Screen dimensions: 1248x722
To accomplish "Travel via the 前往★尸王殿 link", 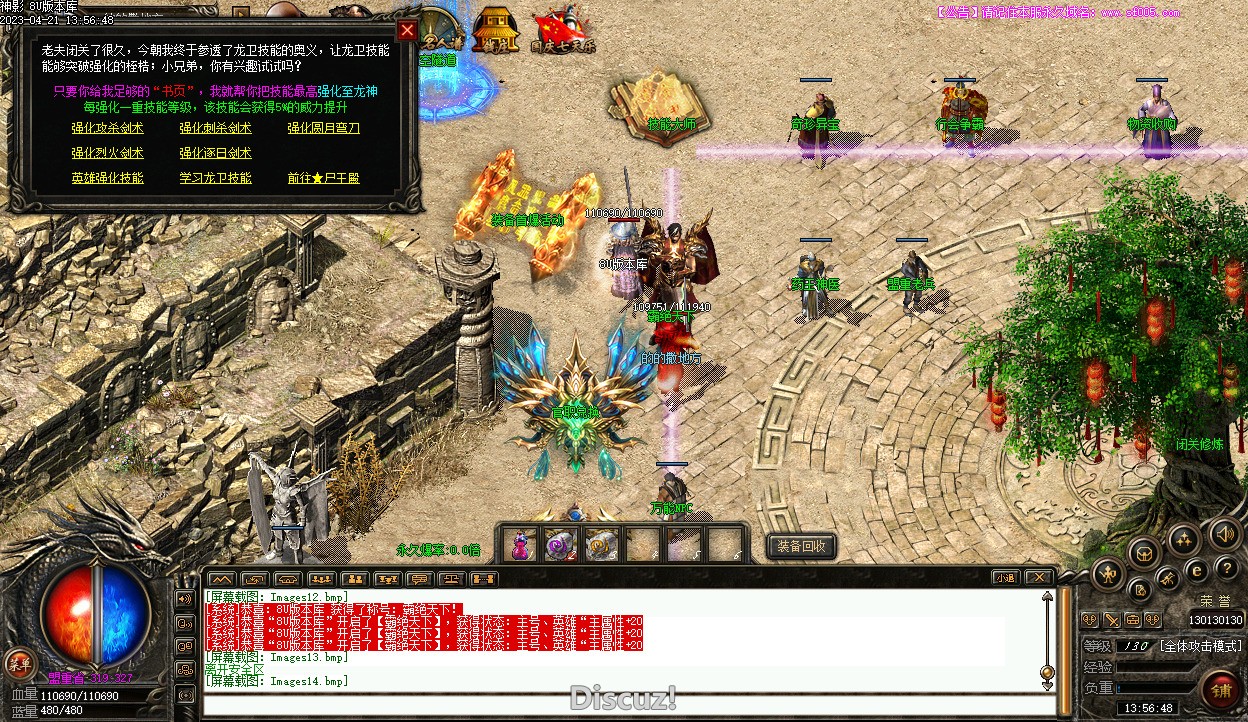I will click(323, 179).
